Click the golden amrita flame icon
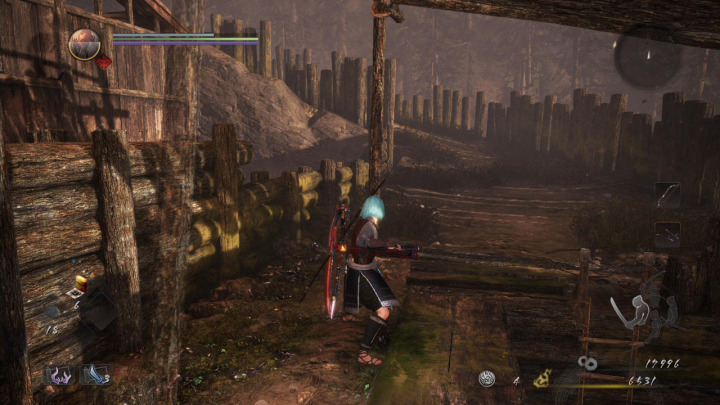The width and height of the screenshot is (720, 405). 544,379
